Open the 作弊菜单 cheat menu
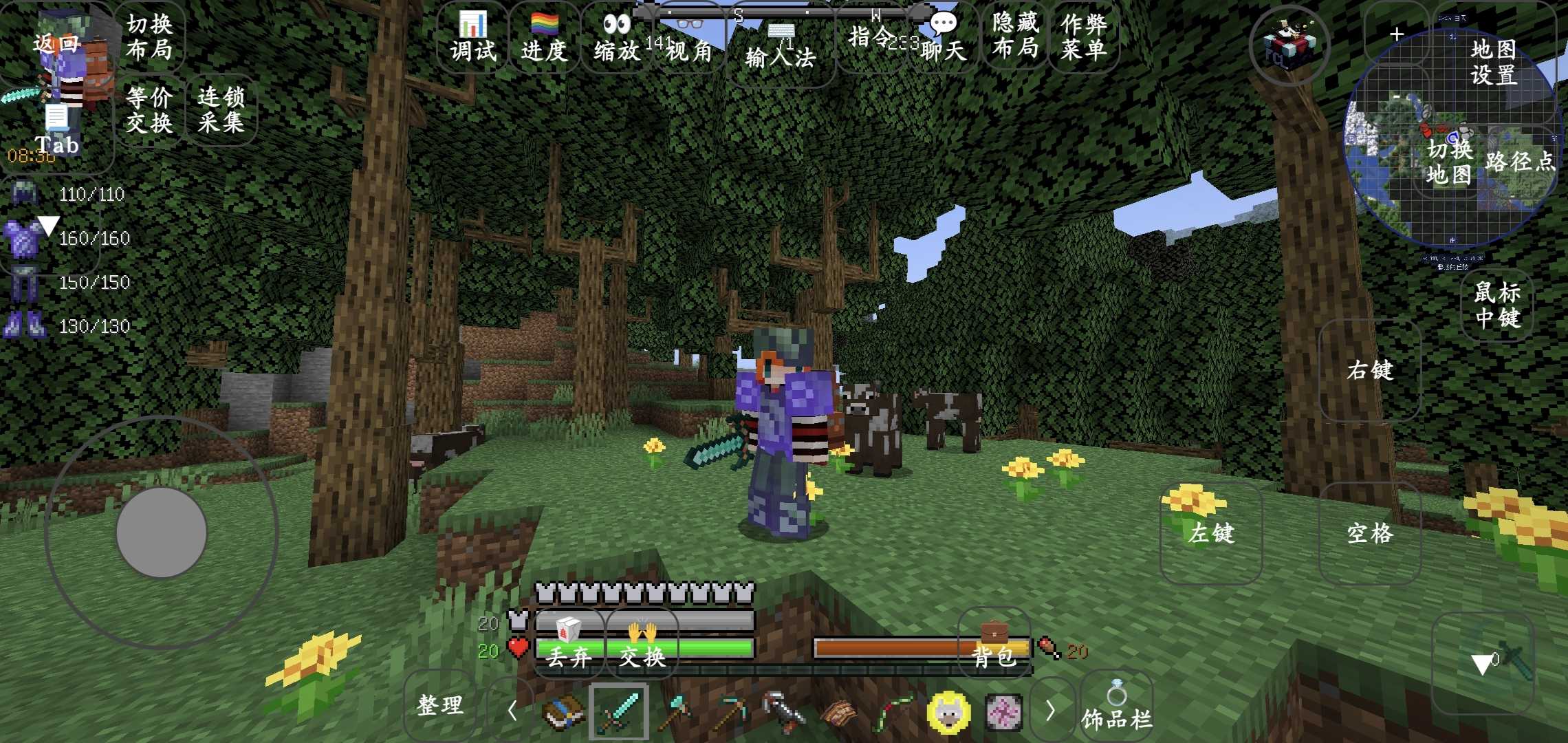Image resolution: width=1568 pixels, height=743 pixels. (1084, 37)
